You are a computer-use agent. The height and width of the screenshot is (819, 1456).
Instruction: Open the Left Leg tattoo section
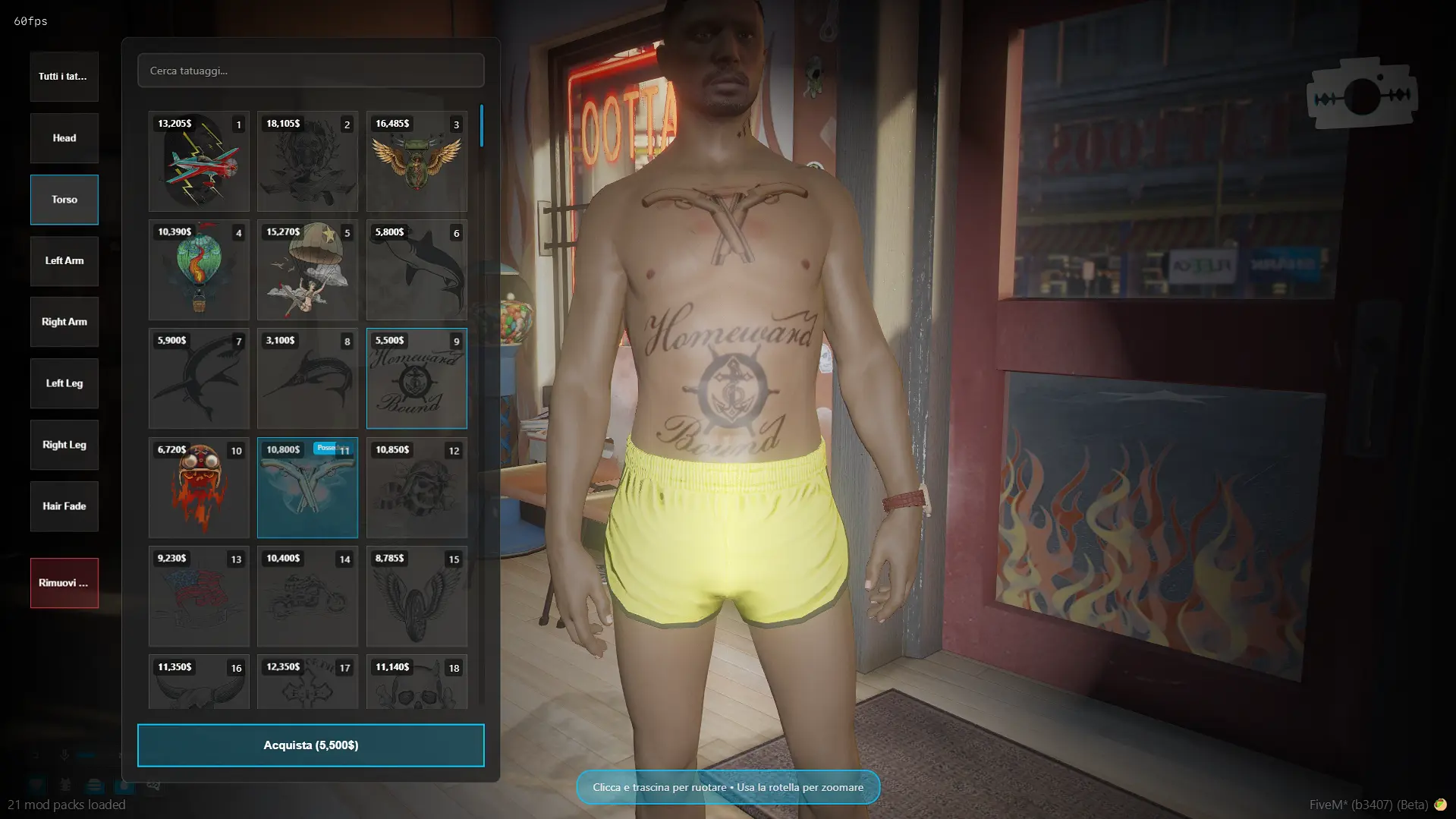click(x=64, y=383)
